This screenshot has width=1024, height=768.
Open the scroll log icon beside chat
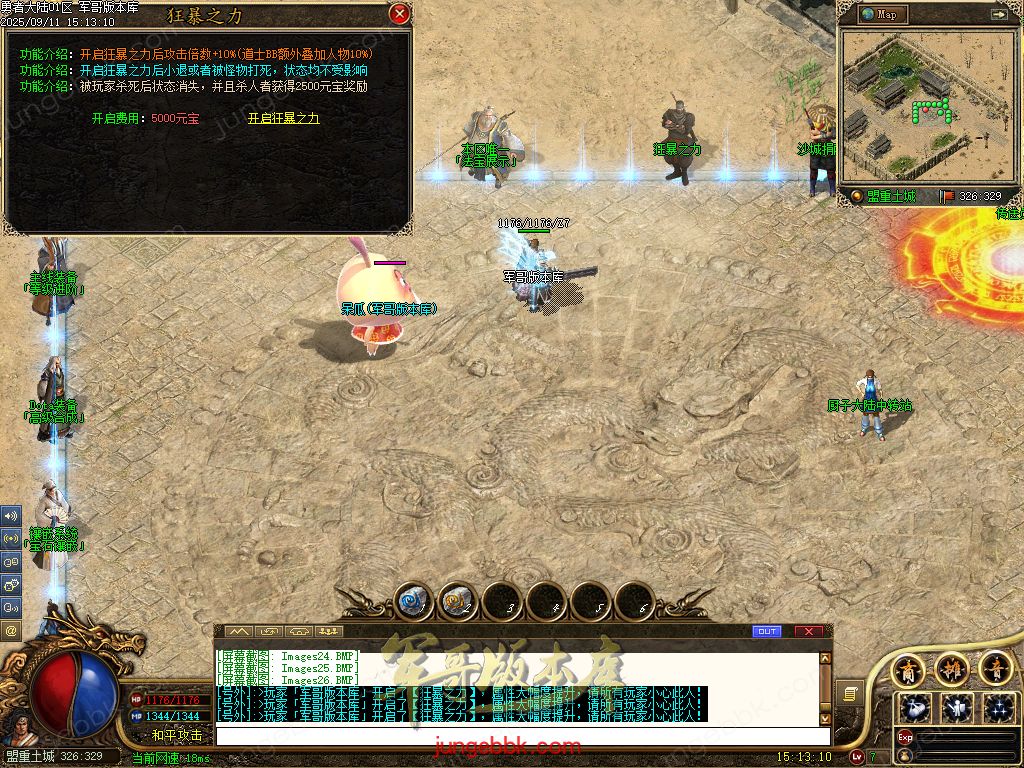tap(850, 692)
